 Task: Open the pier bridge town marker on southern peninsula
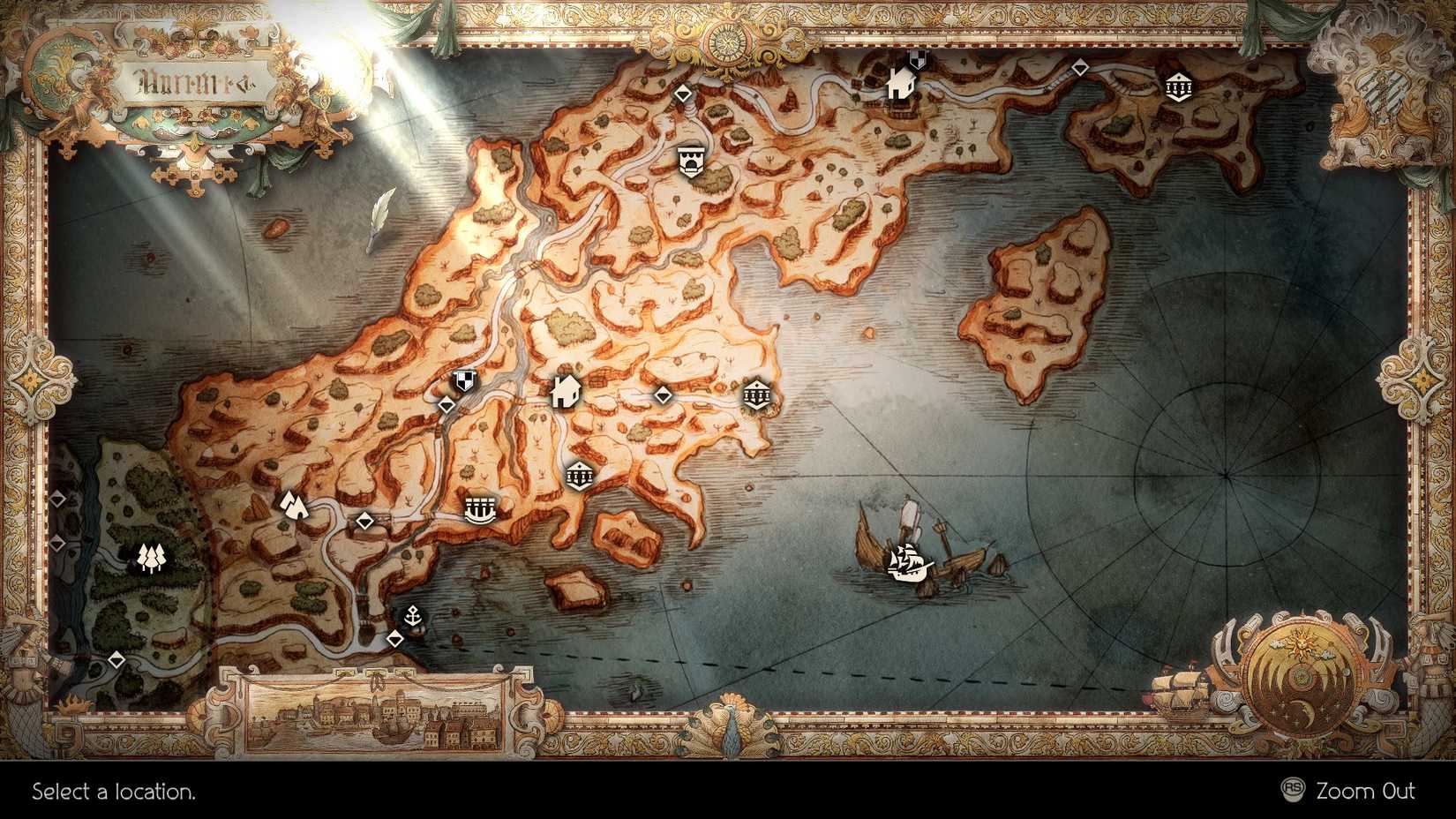tap(481, 508)
